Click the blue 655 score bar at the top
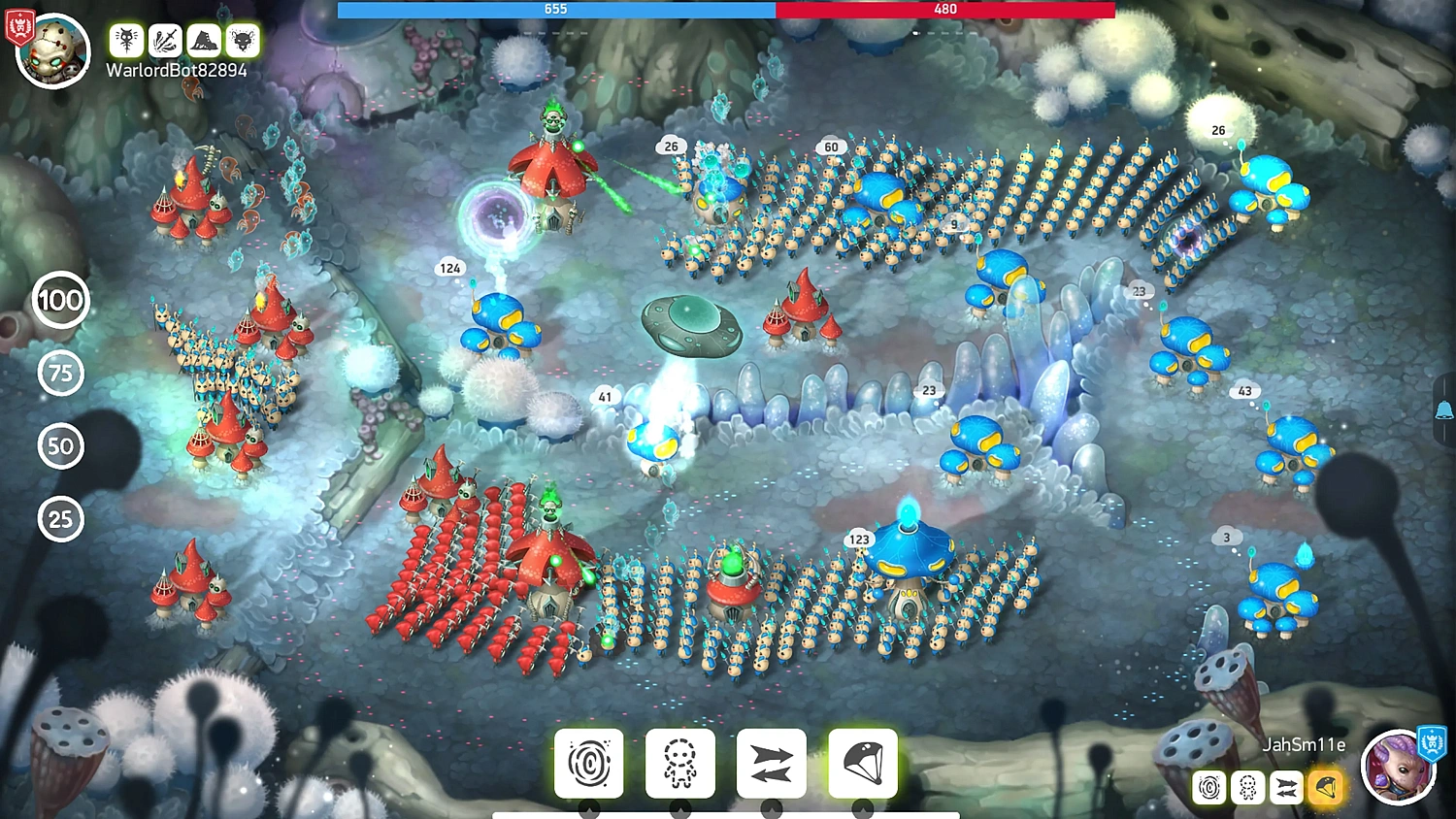Viewport: 1456px width, 819px height. click(553, 10)
